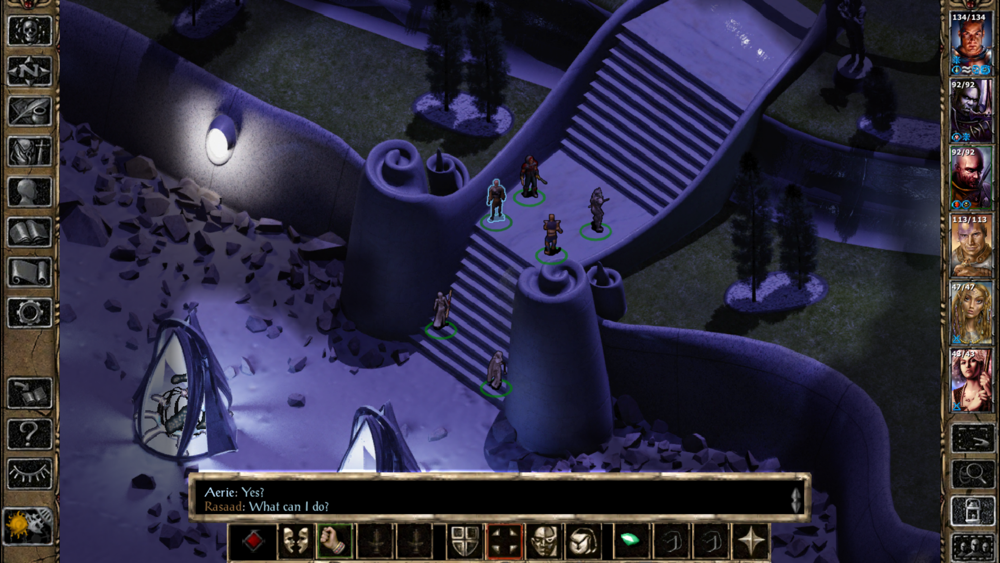
Task: Open the journal quill button
Action: (x=29, y=111)
